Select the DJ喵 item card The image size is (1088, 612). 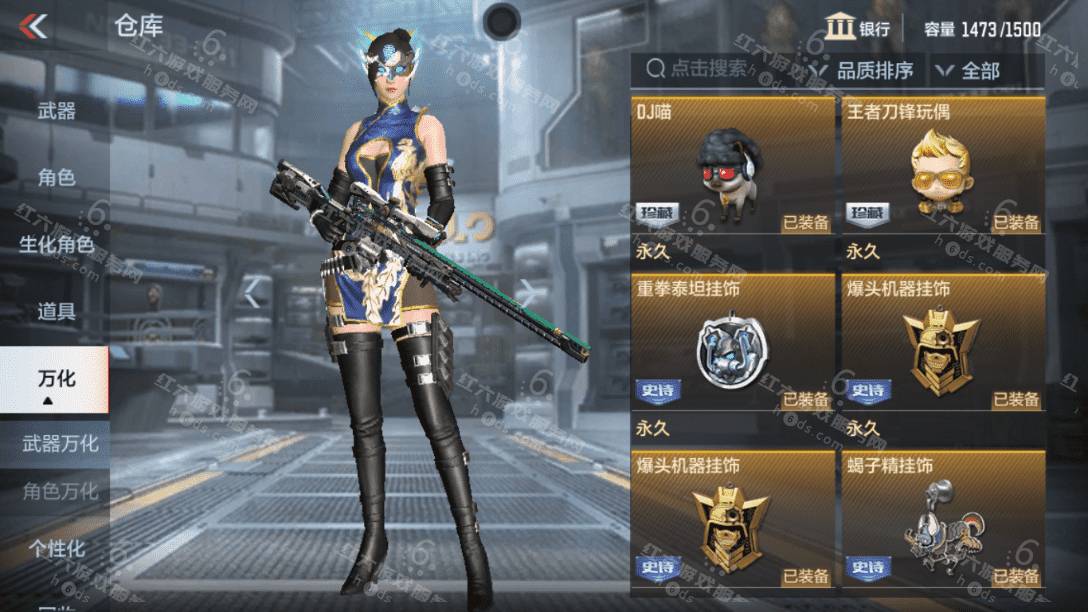733,166
